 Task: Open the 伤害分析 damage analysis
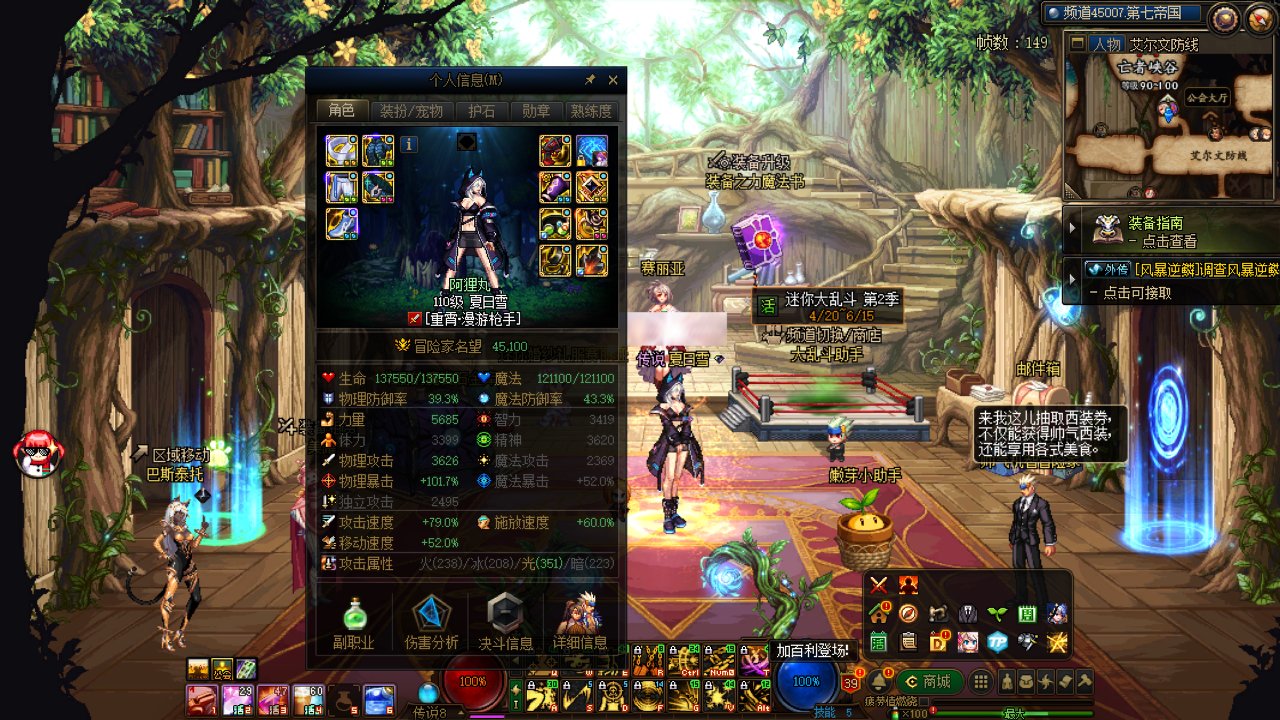(x=431, y=623)
